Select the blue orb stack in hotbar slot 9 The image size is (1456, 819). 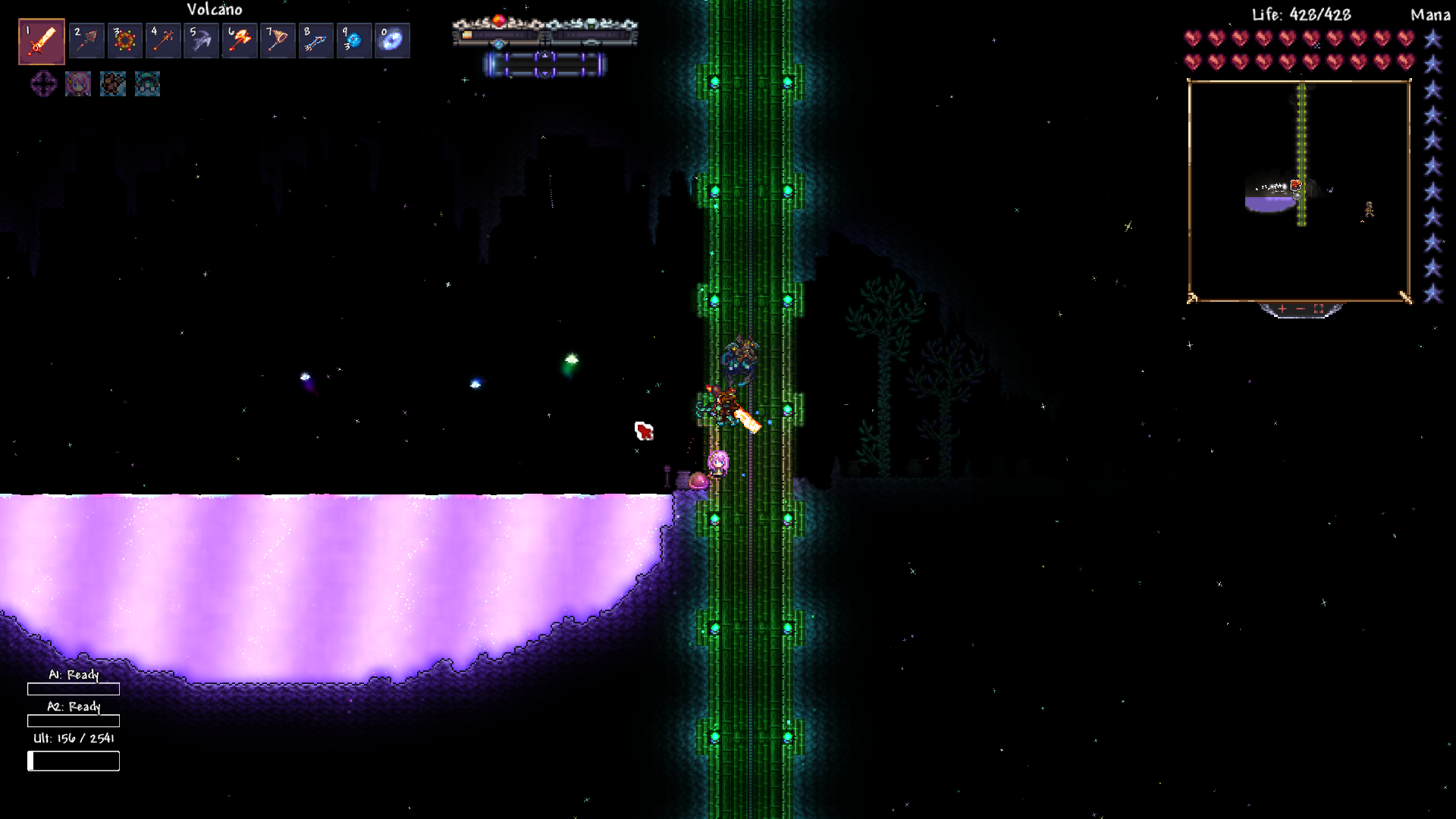click(354, 39)
